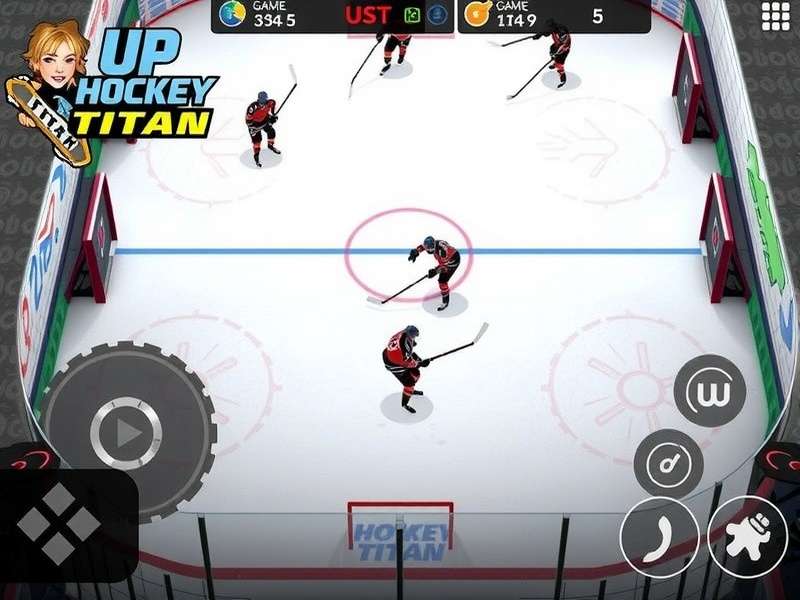Select the left team globe emblem
This screenshot has width=800, height=600.
232,15
